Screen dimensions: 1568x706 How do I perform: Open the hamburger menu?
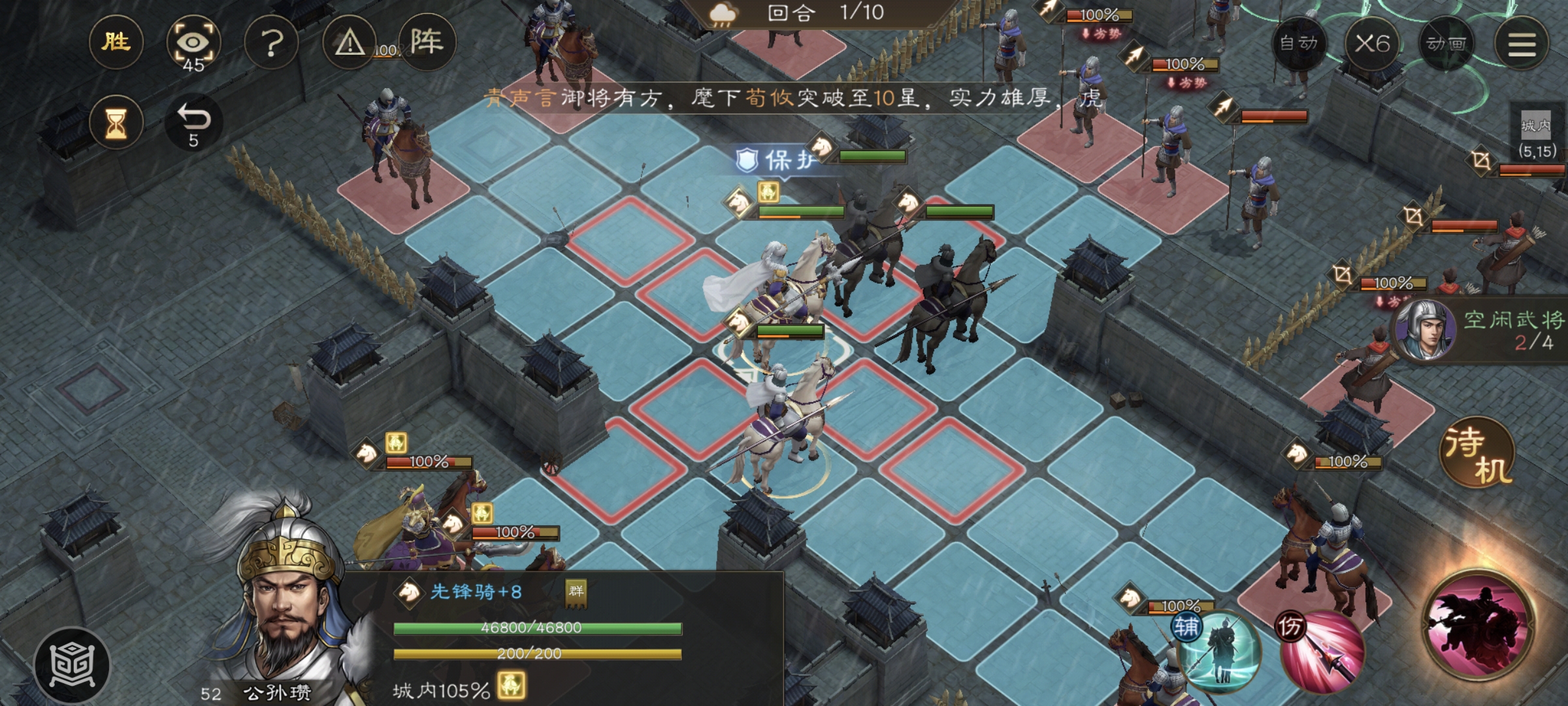click(1522, 44)
